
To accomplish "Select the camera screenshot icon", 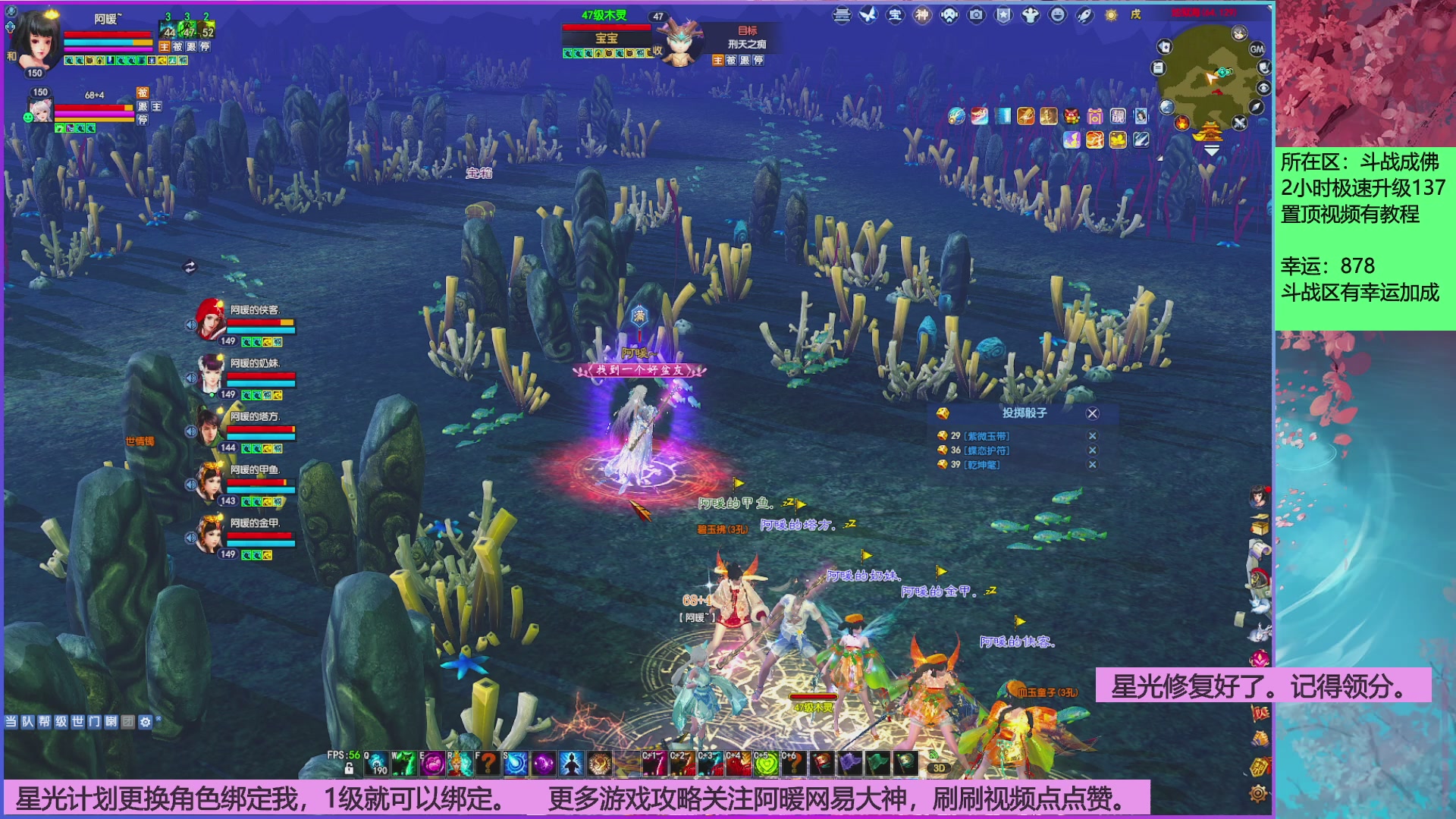I will tap(976, 17).
